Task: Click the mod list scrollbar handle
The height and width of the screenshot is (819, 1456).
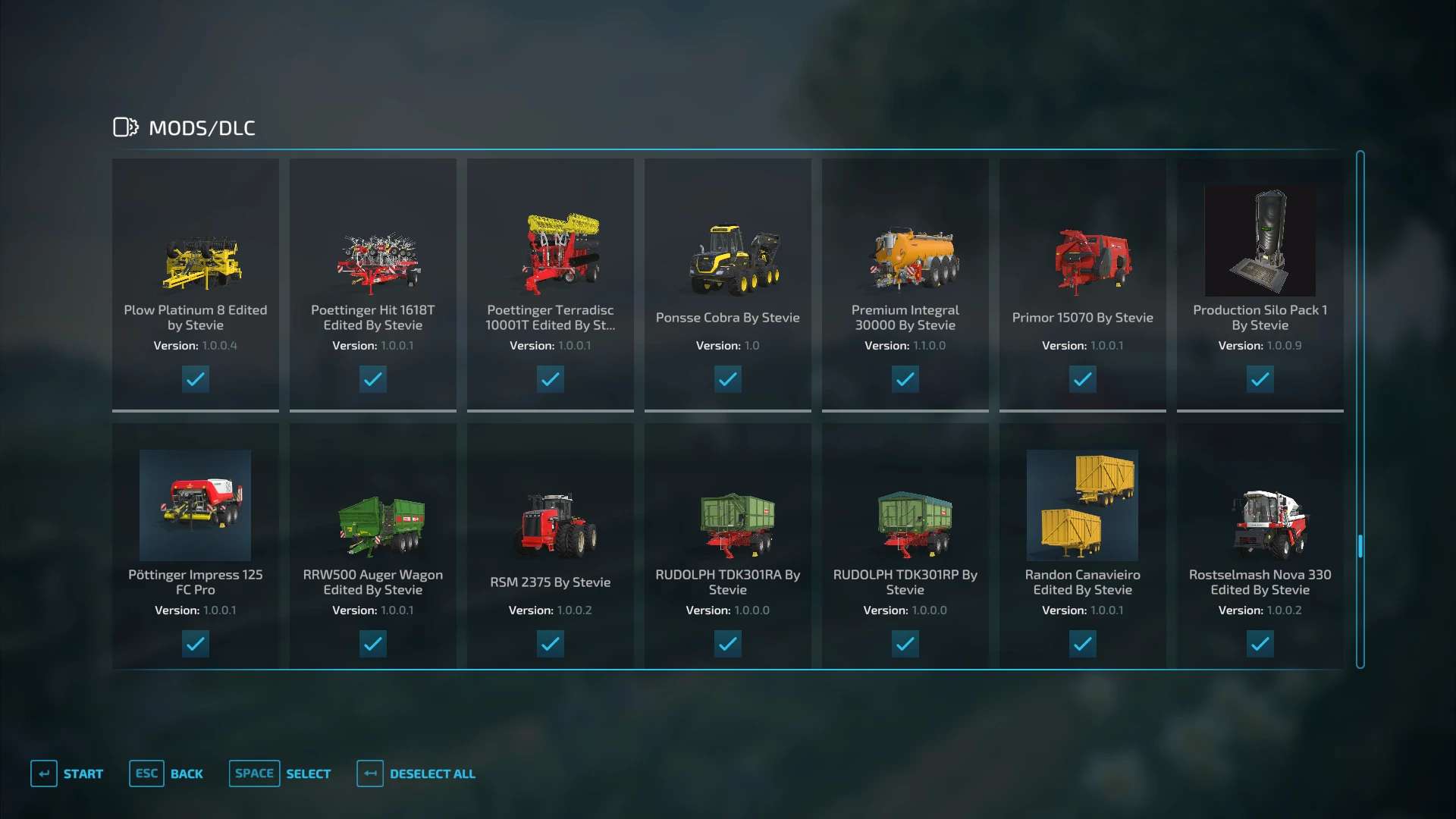Action: point(1360,546)
